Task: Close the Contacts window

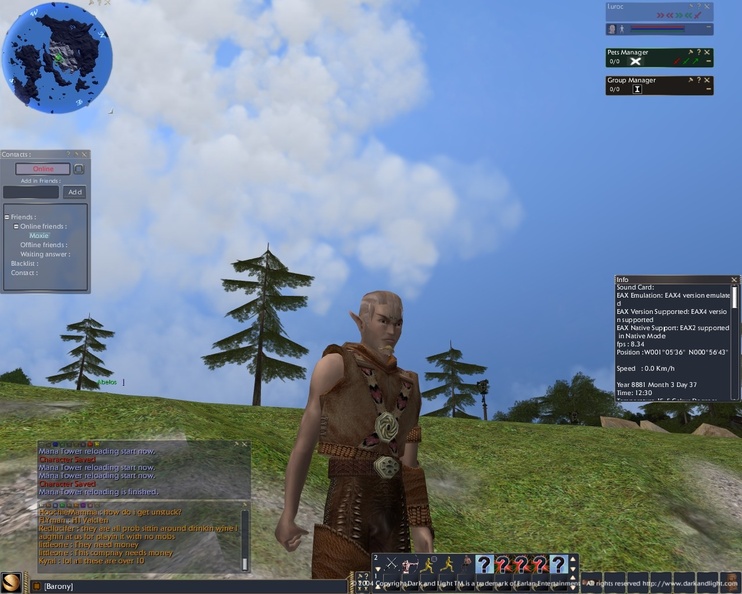Action: click(x=85, y=154)
